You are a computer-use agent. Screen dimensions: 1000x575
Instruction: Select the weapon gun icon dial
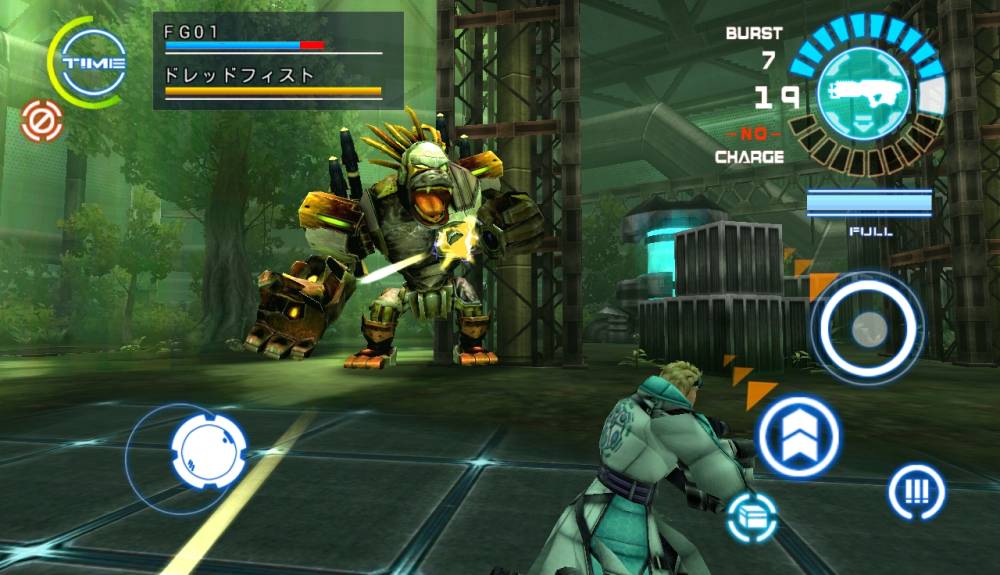(x=865, y=93)
